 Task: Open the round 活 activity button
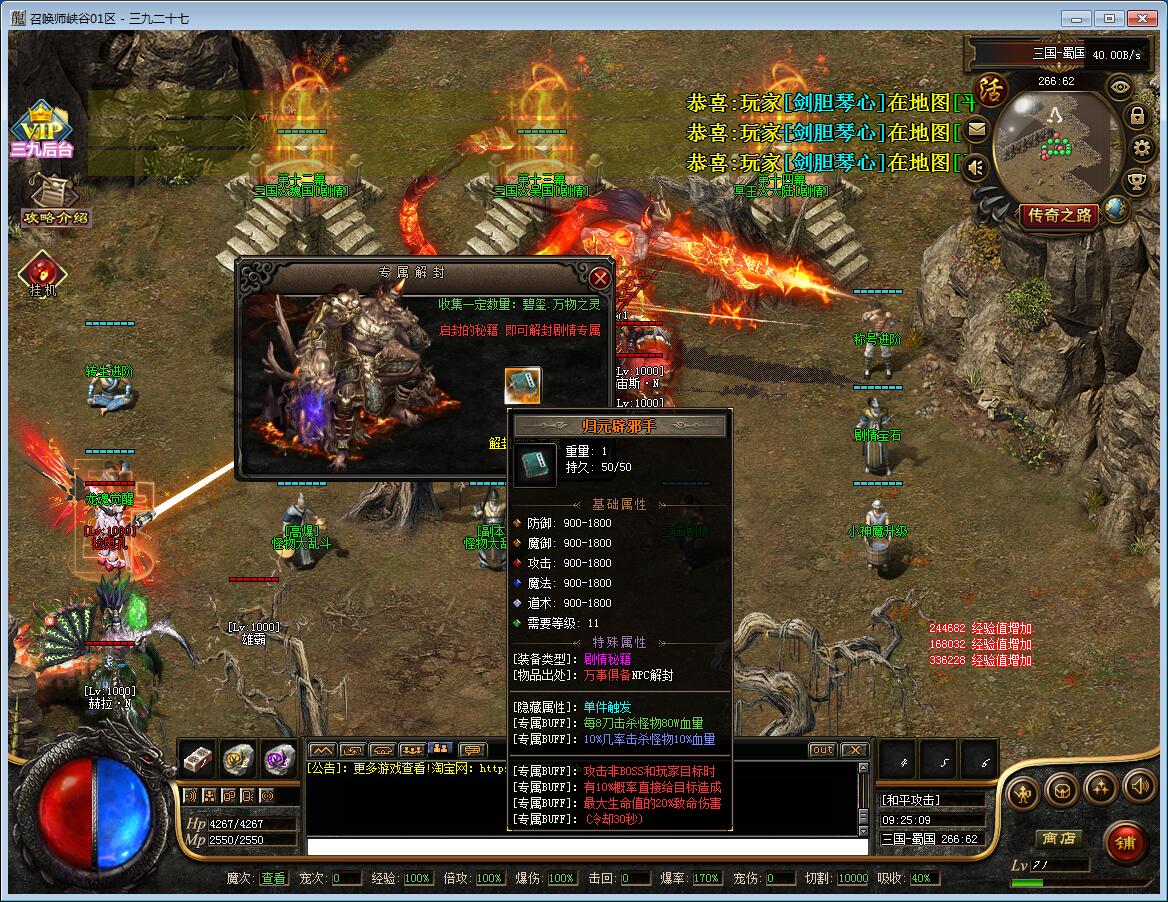click(992, 89)
